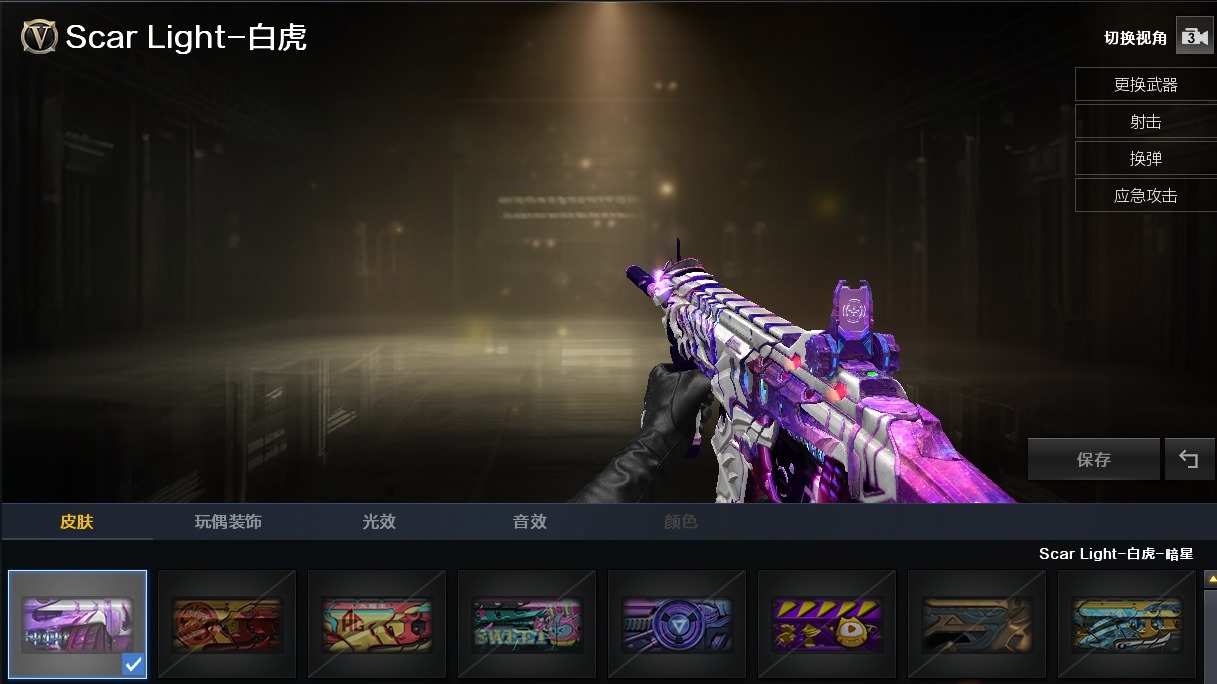Choose the selected purple-white tiger skin thumbnail
This screenshot has height=684, width=1217.
pyautogui.click(x=78, y=624)
